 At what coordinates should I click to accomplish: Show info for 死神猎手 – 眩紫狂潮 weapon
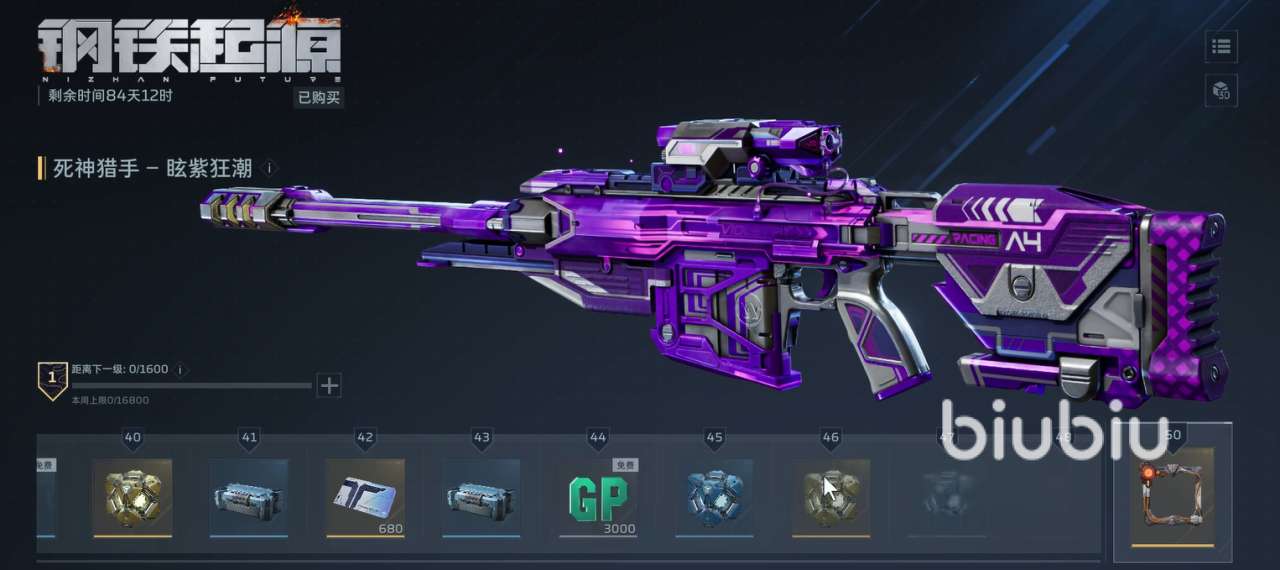[269, 168]
